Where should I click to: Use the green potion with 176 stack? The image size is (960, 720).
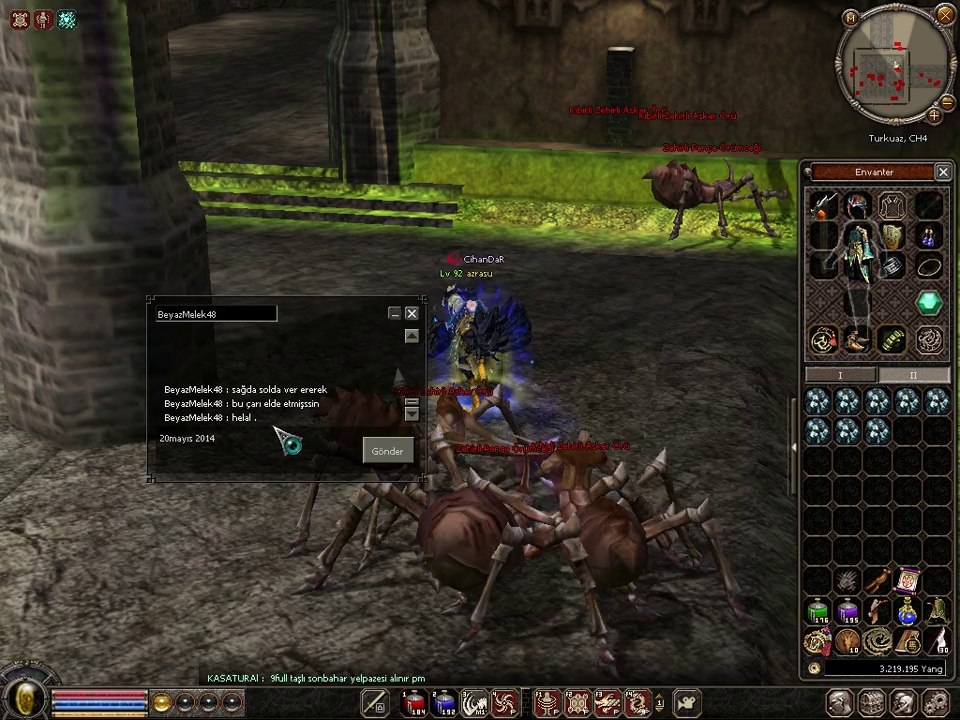818,611
